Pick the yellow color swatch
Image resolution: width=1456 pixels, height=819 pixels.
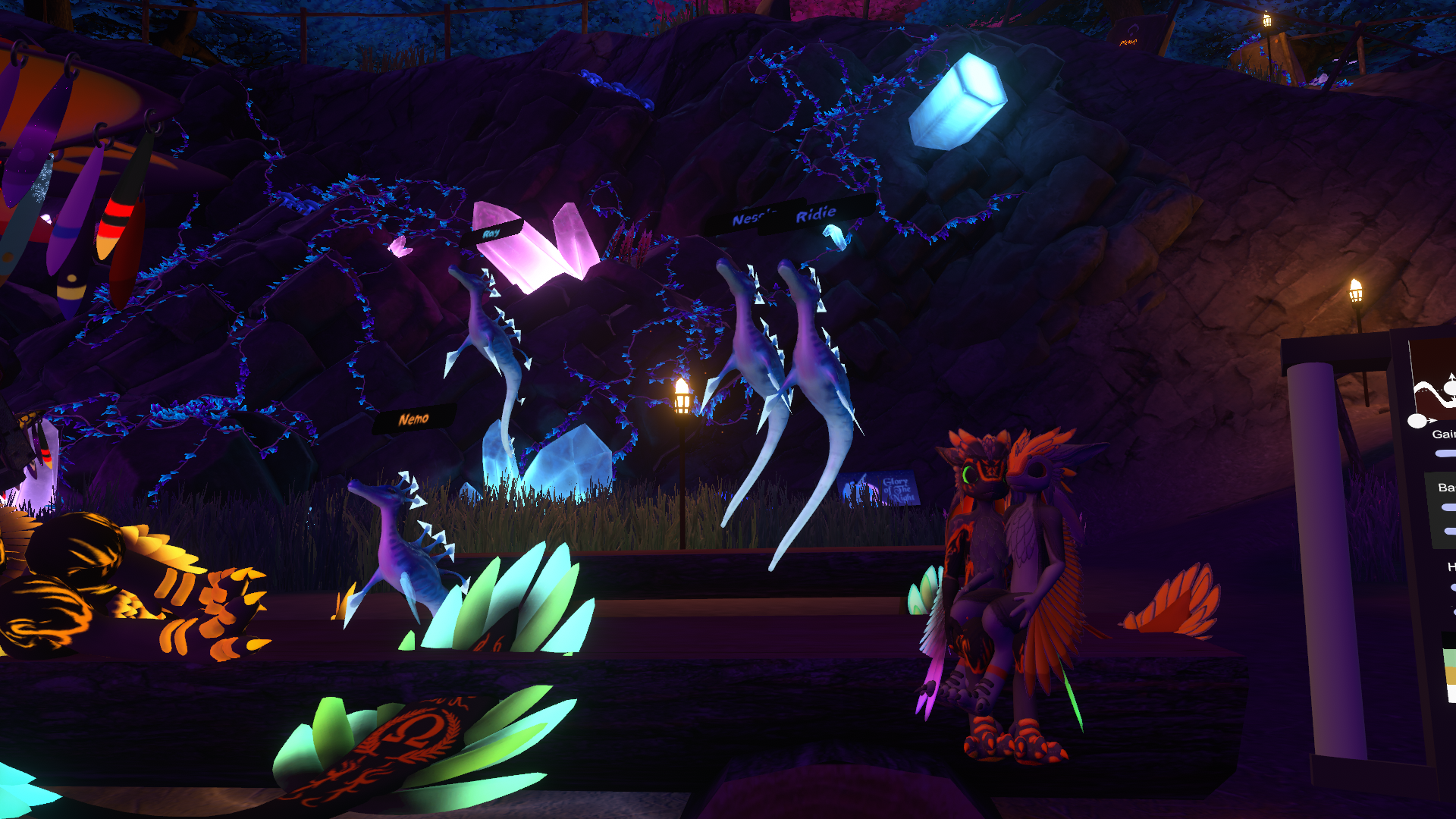point(1449,675)
